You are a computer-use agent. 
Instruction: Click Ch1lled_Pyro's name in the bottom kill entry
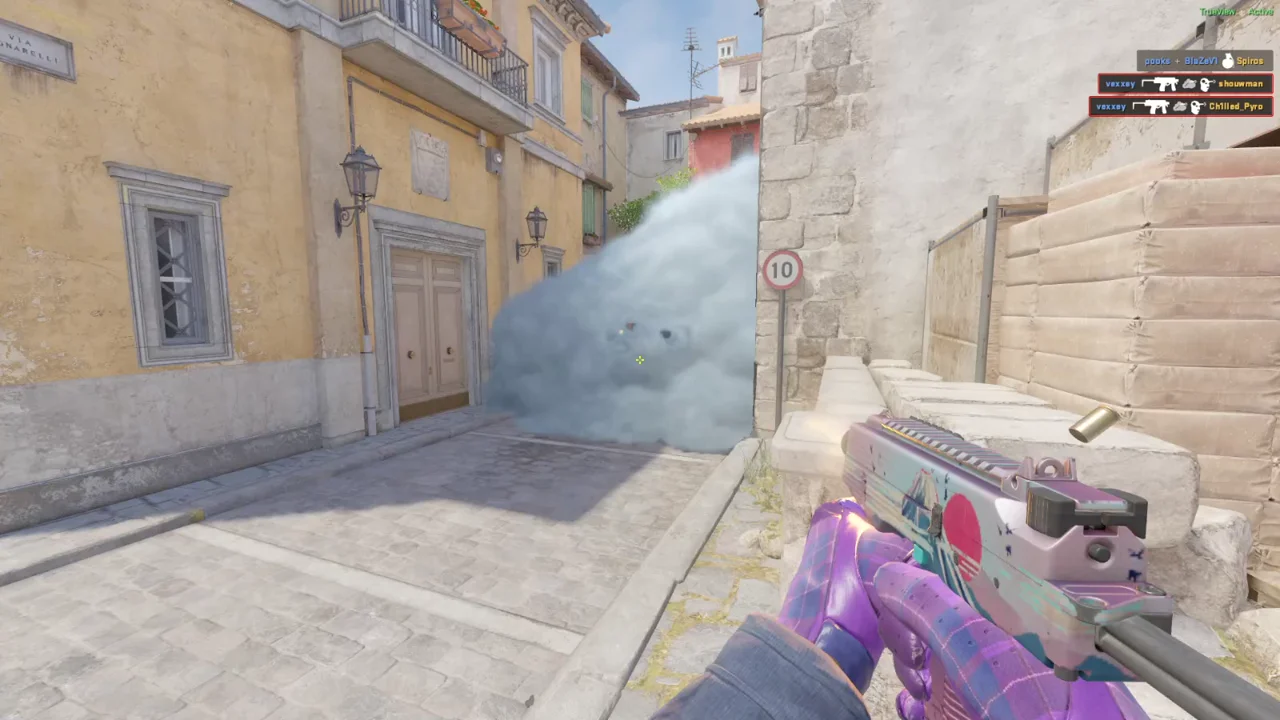[1235, 106]
